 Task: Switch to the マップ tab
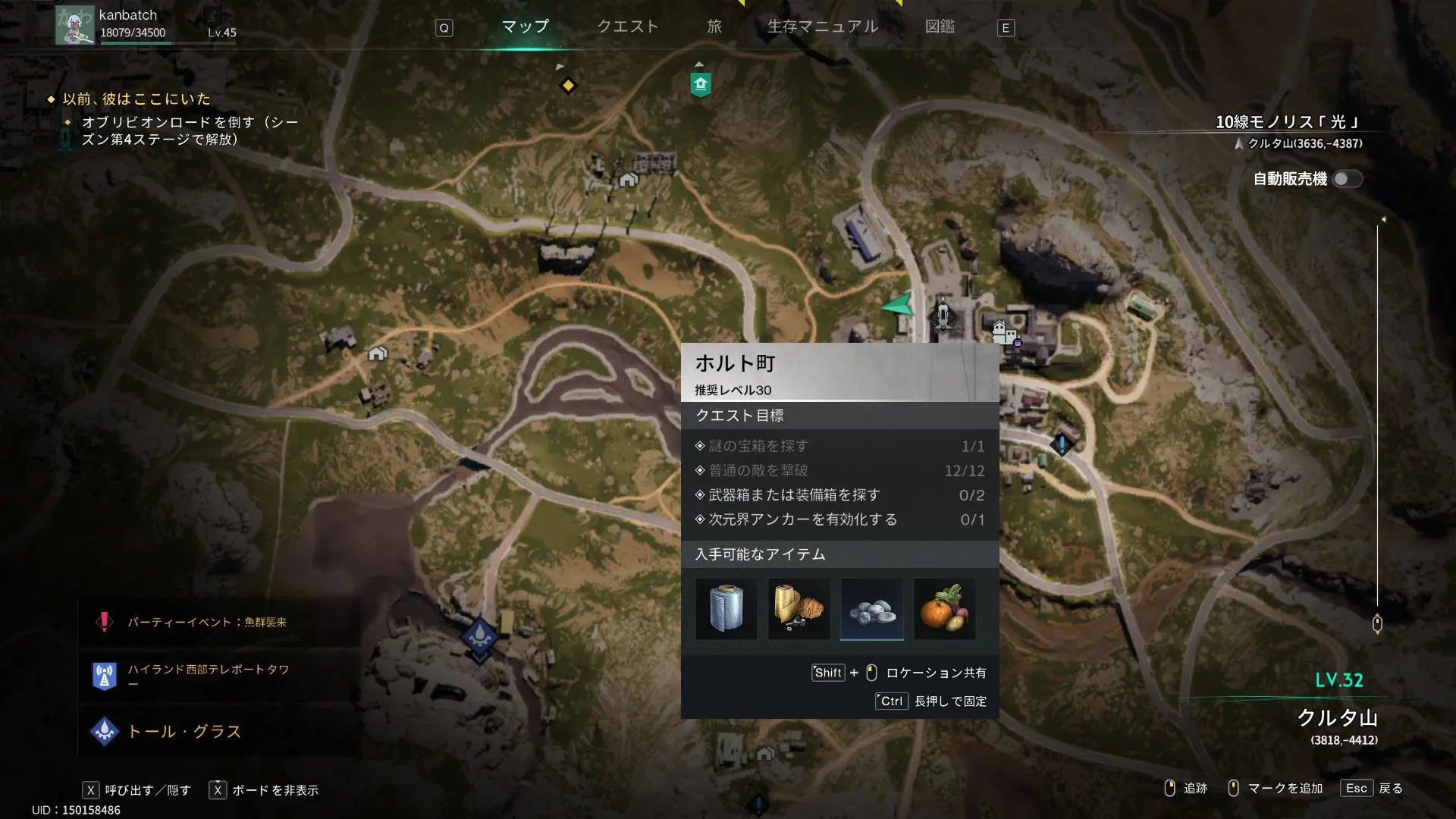(525, 27)
